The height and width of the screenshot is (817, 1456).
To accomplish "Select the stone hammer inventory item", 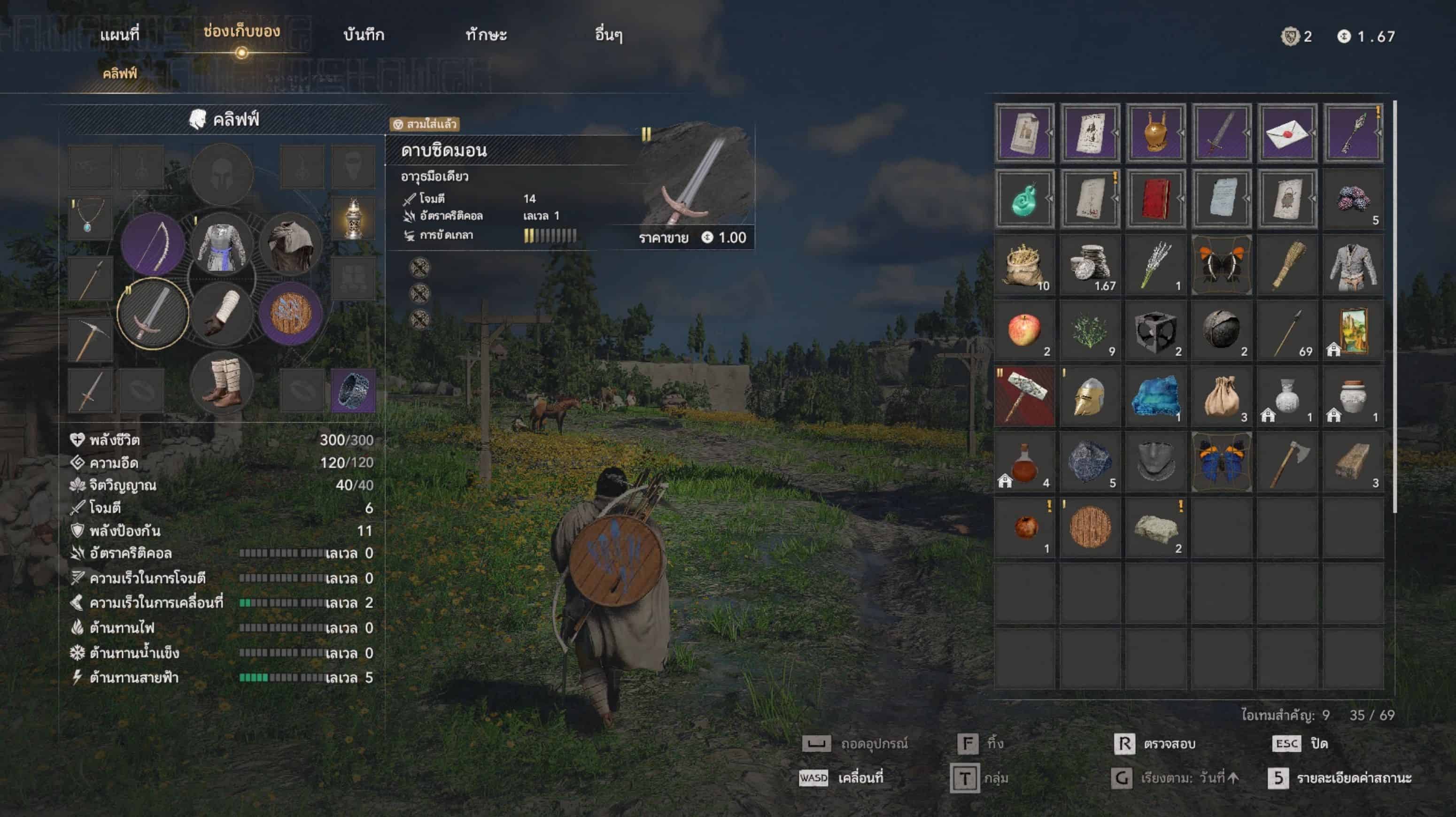I will click(1024, 395).
